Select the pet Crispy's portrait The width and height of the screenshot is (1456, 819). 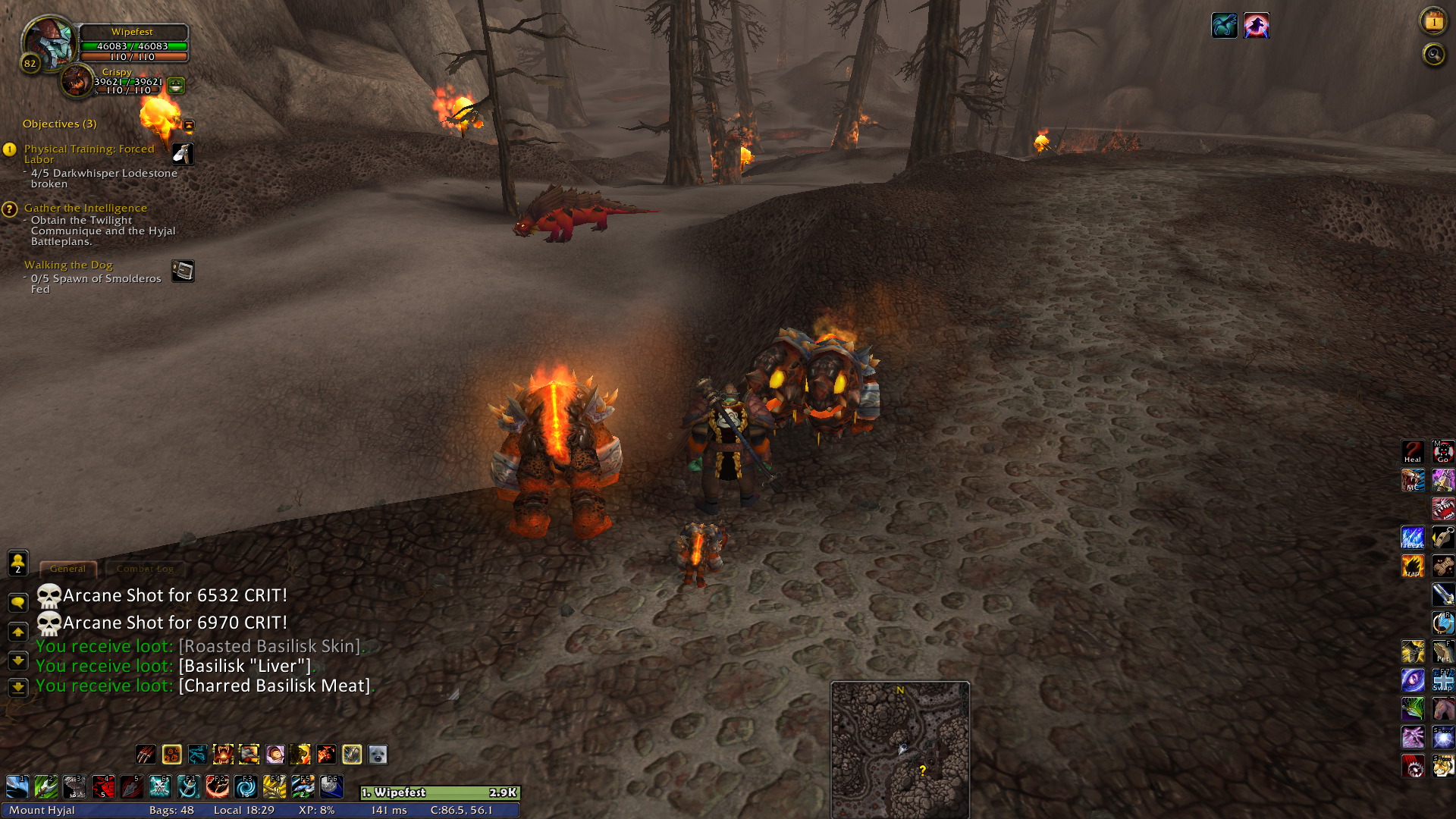click(x=76, y=80)
